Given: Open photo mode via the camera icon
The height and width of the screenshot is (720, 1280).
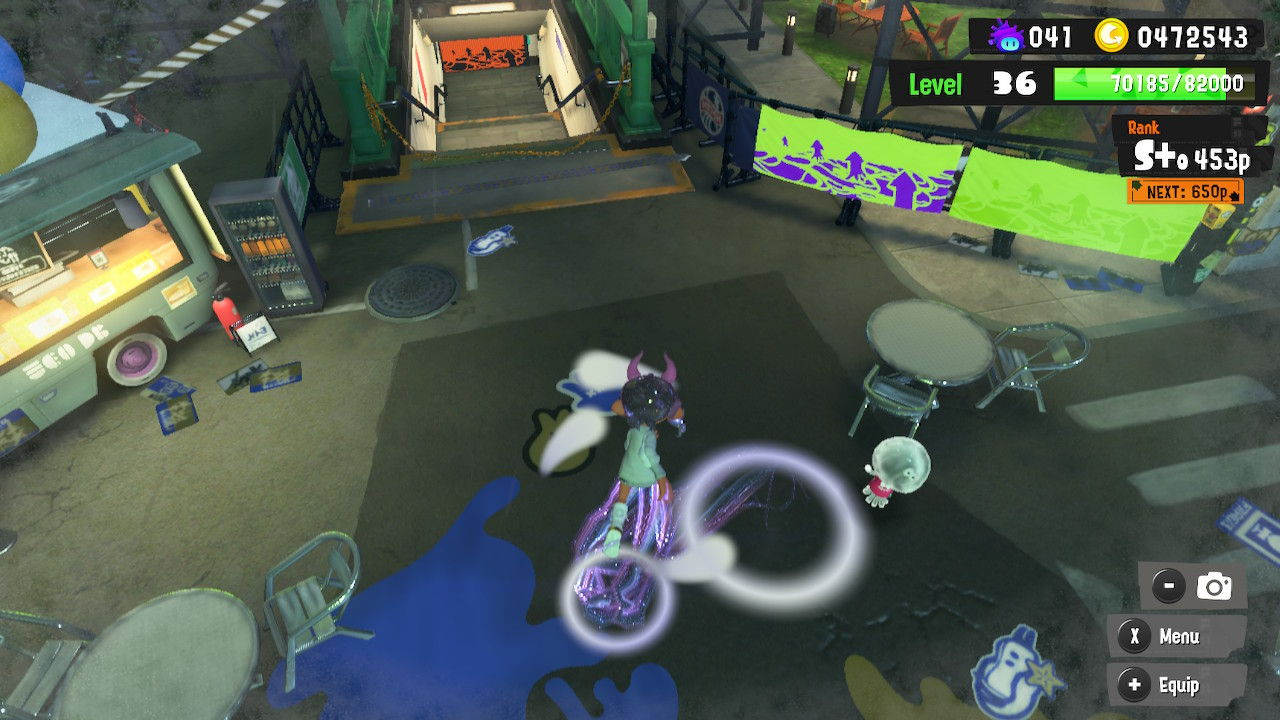Looking at the screenshot, I should click(x=1215, y=587).
